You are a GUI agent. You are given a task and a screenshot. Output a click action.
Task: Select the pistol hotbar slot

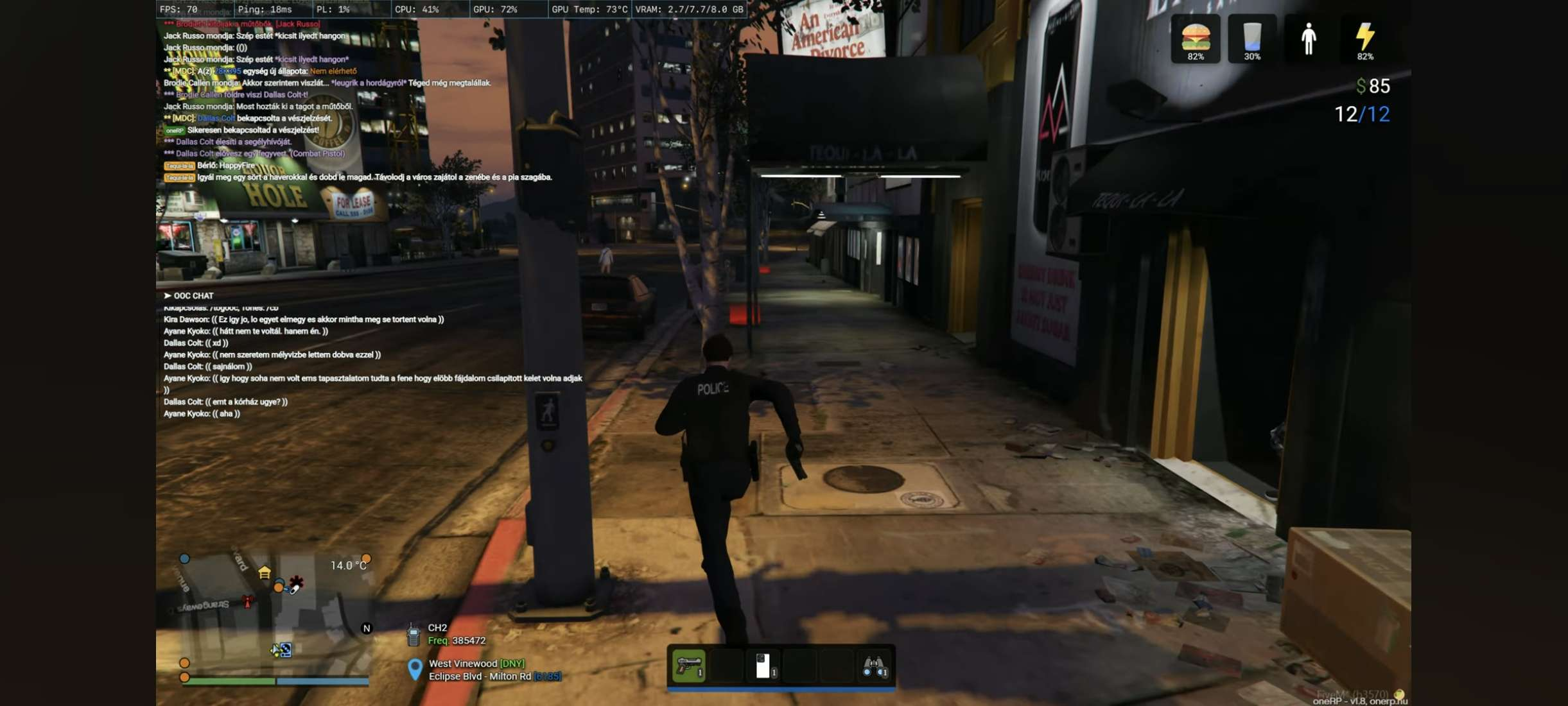tap(688, 666)
